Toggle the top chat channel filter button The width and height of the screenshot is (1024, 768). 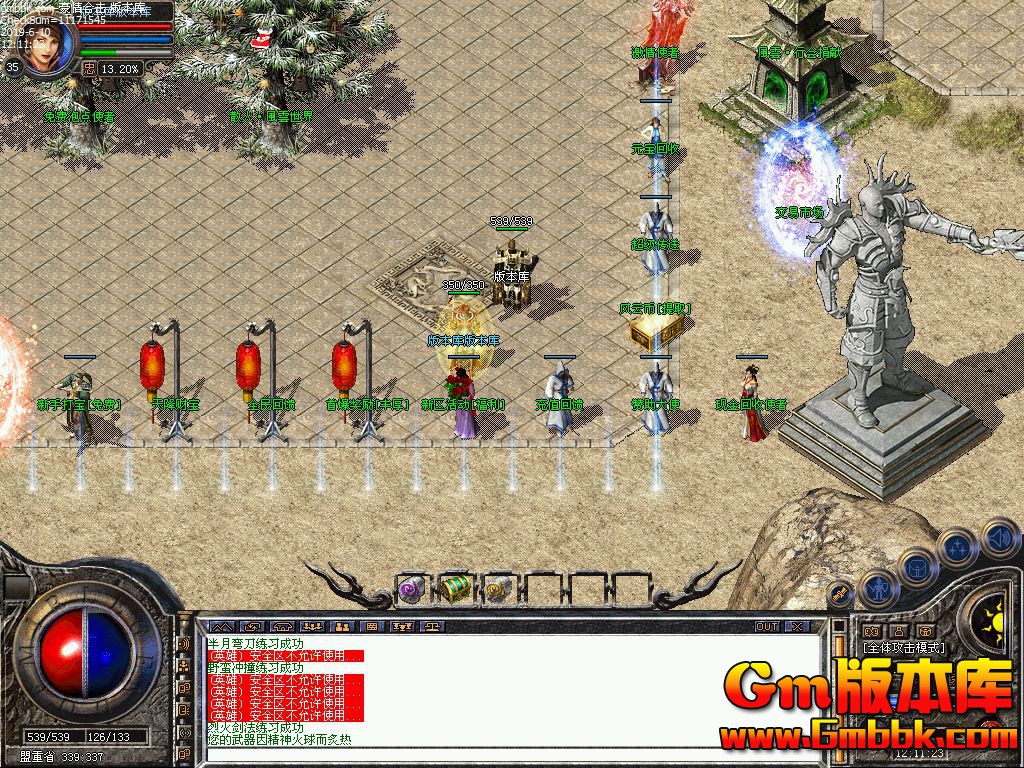tap(184, 643)
